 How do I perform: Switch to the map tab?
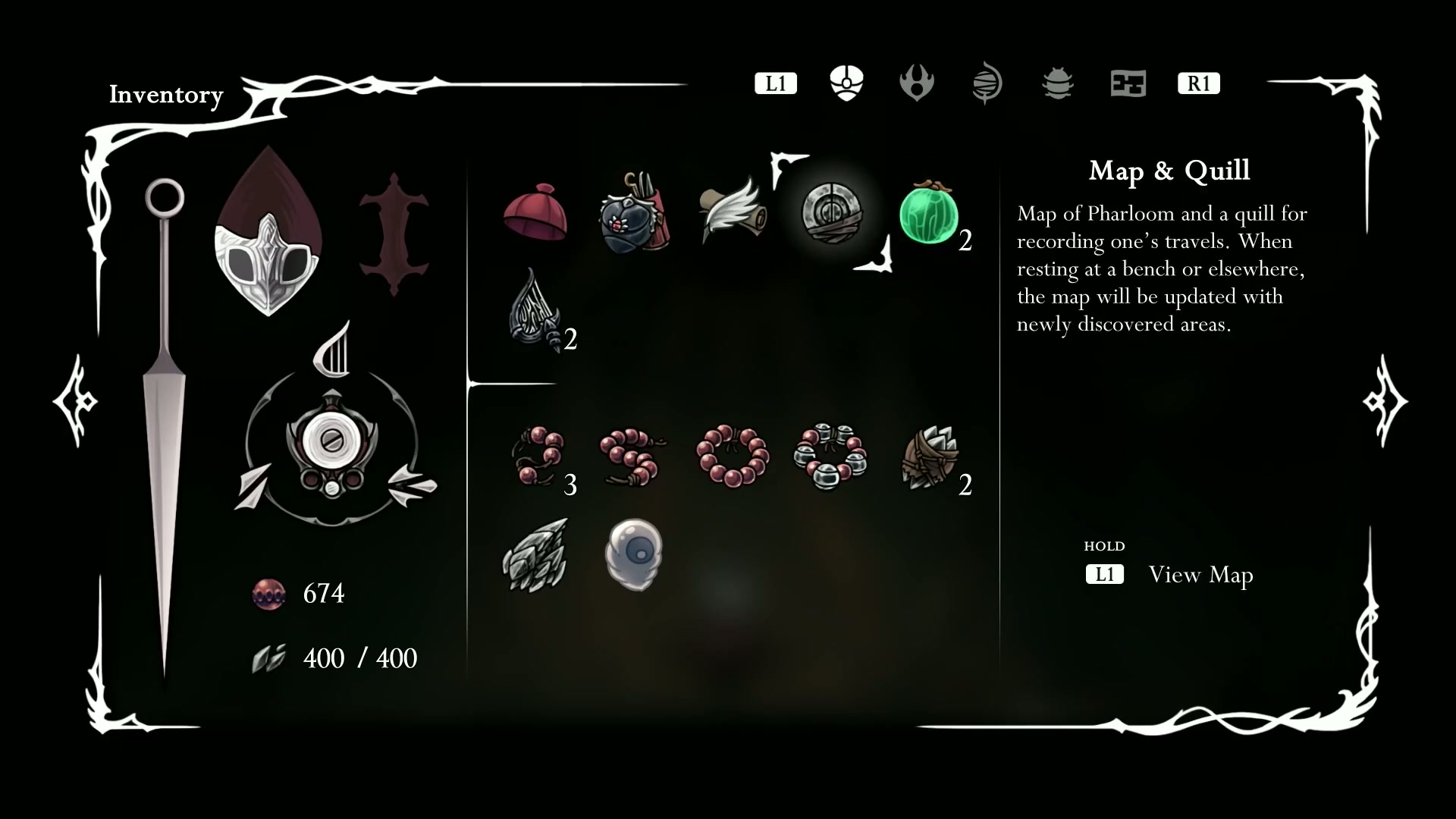point(1128,83)
